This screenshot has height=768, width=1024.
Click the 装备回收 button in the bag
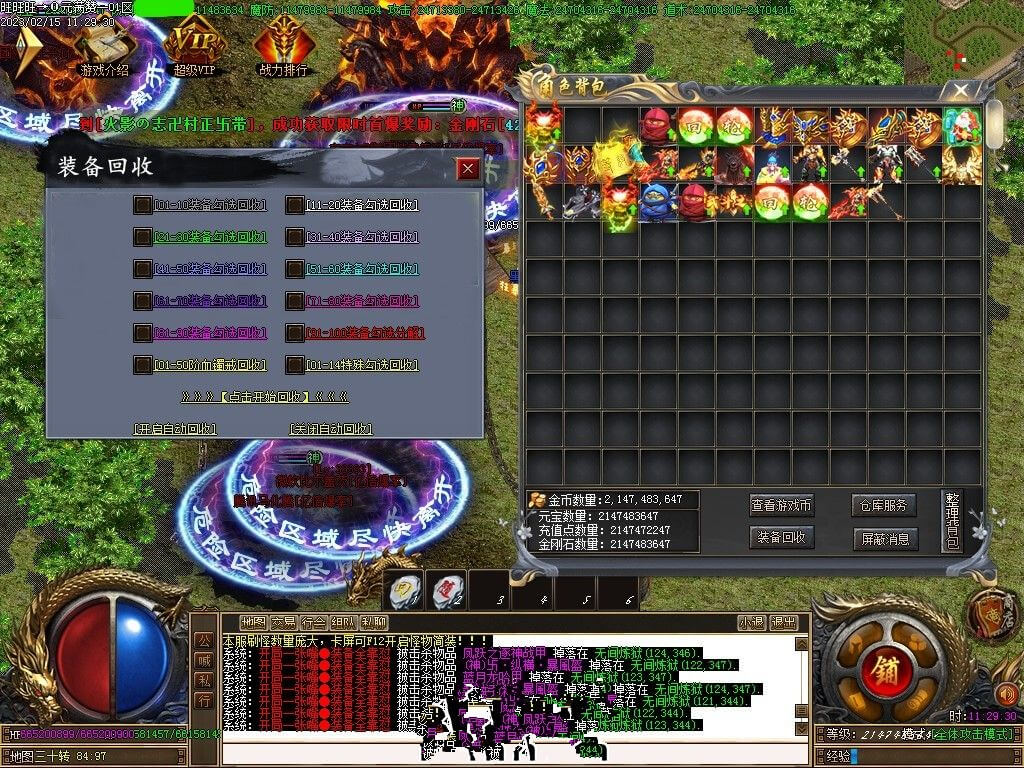tap(782, 538)
